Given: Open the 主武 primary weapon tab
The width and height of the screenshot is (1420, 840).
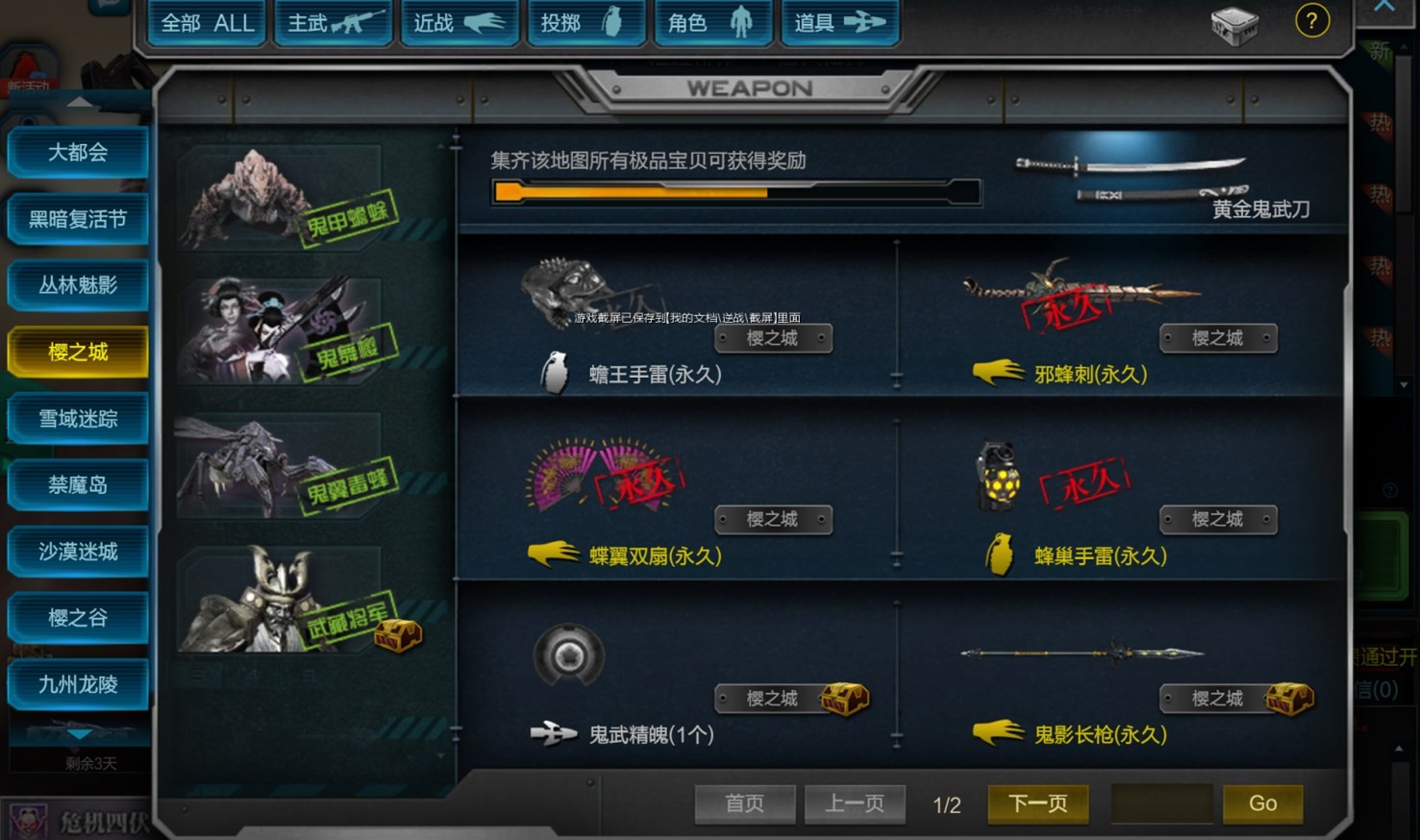Looking at the screenshot, I should point(334,23).
